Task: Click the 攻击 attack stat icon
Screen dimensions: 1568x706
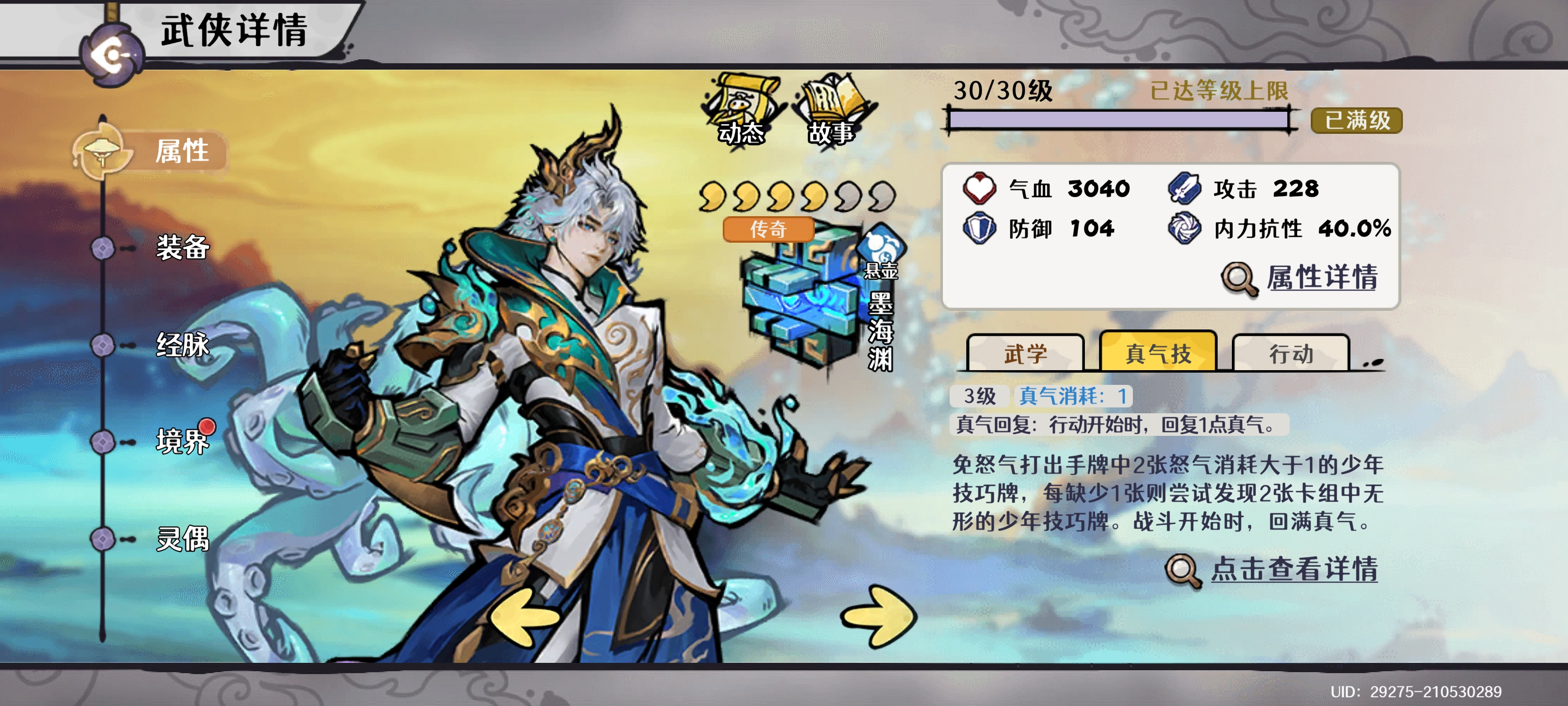Action: pyautogui.click(x=1189, y=189)
